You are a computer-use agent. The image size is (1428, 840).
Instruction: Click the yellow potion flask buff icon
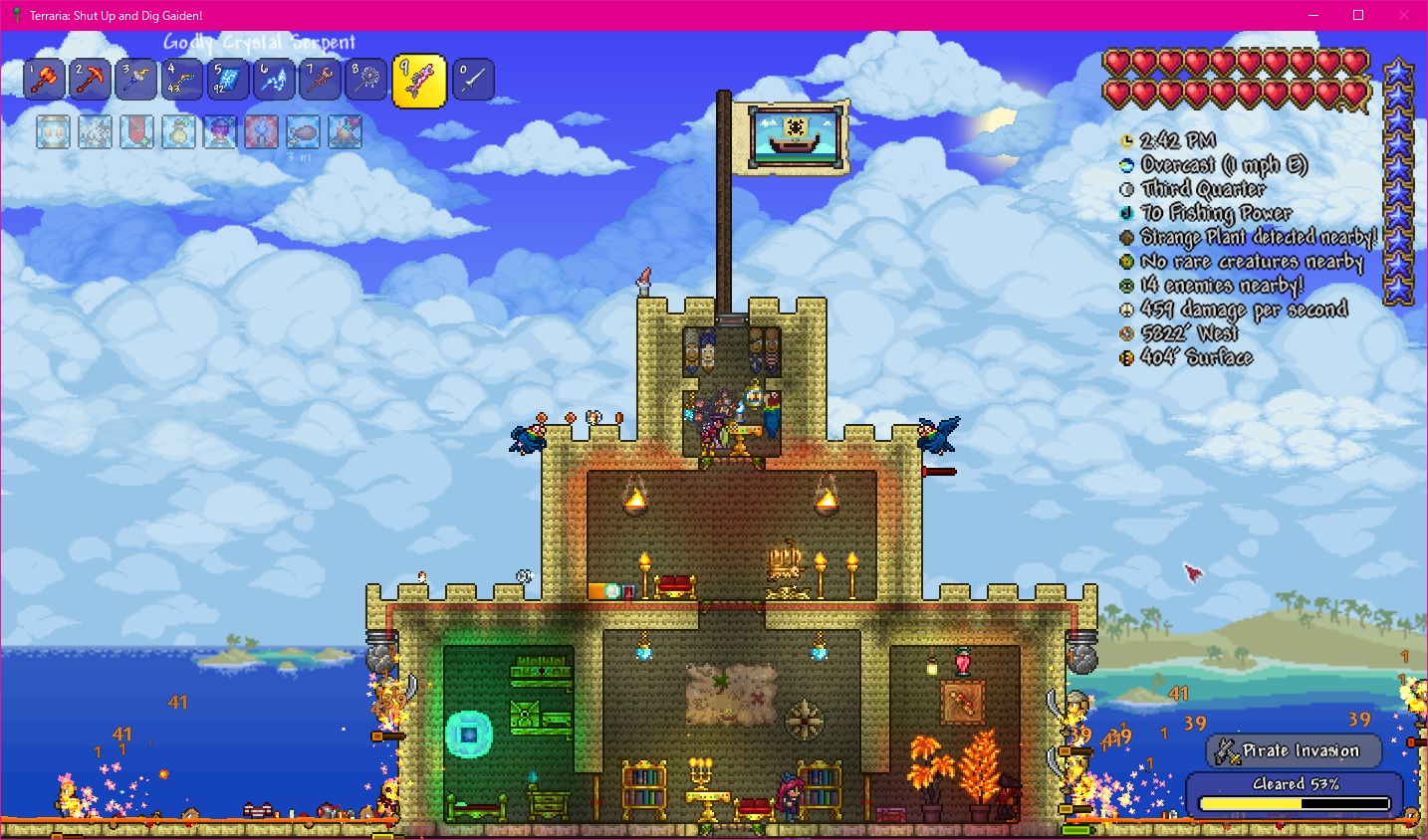[x=178, y=131]
